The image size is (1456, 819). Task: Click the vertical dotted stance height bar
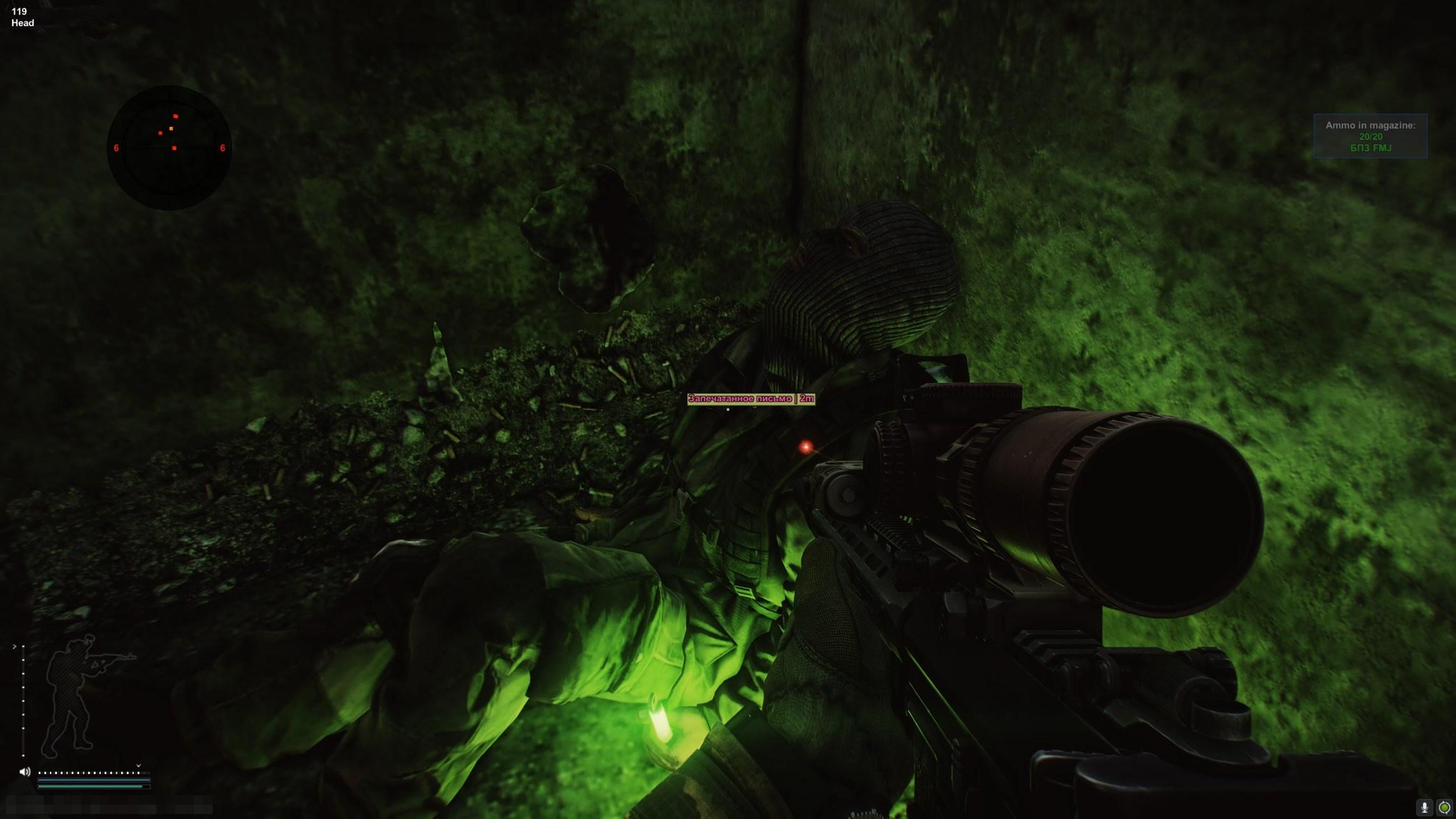tap(23, 700)
